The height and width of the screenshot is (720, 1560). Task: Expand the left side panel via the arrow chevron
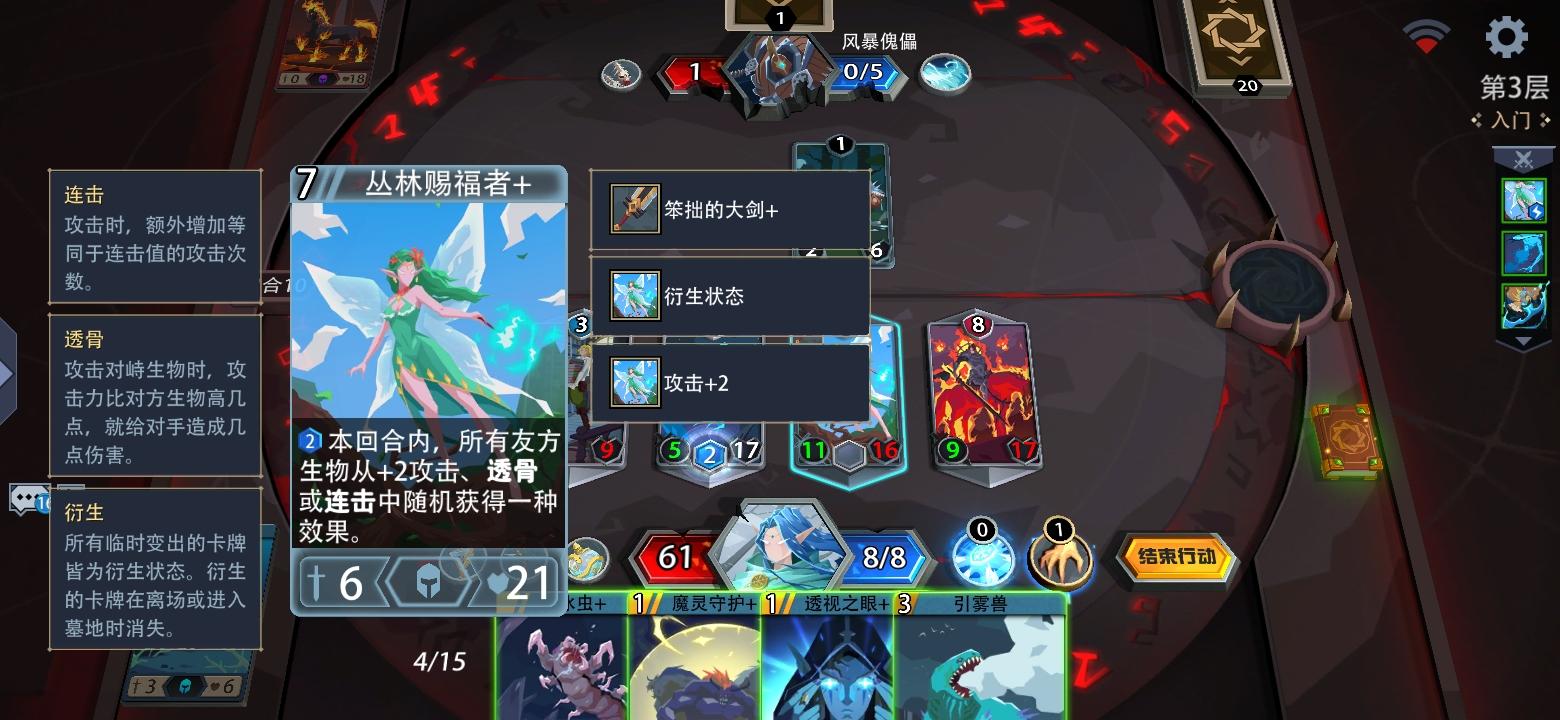click(x=8, y=375)
